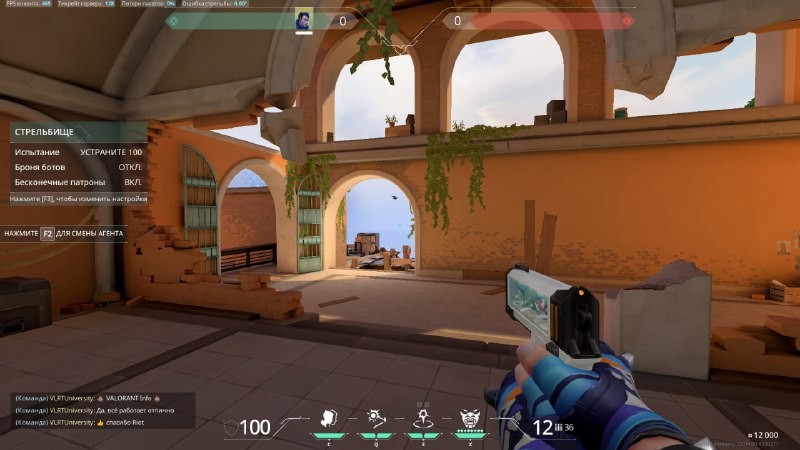
Task: Activate the Dimensional Drift mask ultimate
Action: click(x=469, y=419)
